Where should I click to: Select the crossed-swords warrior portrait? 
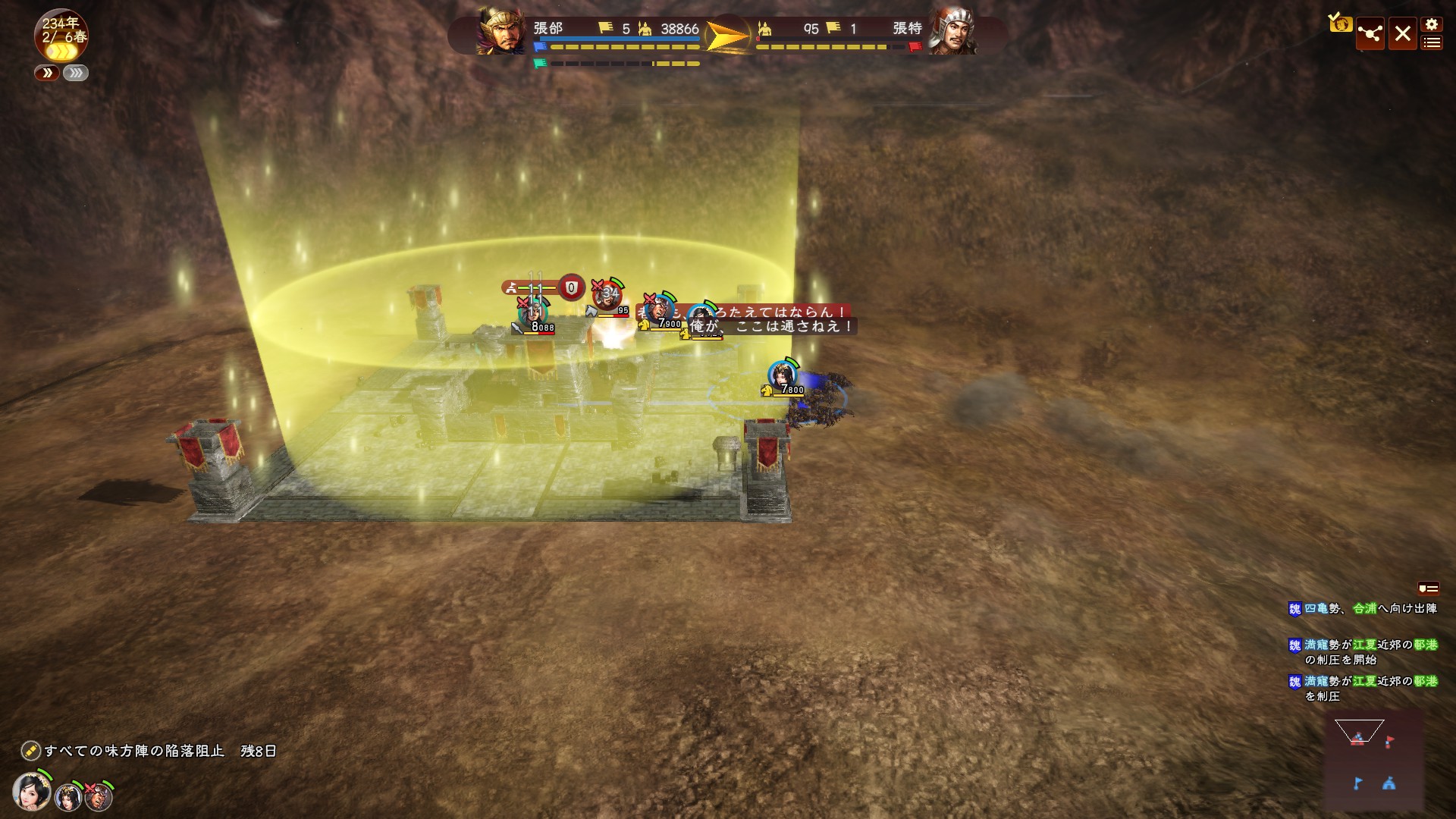point(99,796)
